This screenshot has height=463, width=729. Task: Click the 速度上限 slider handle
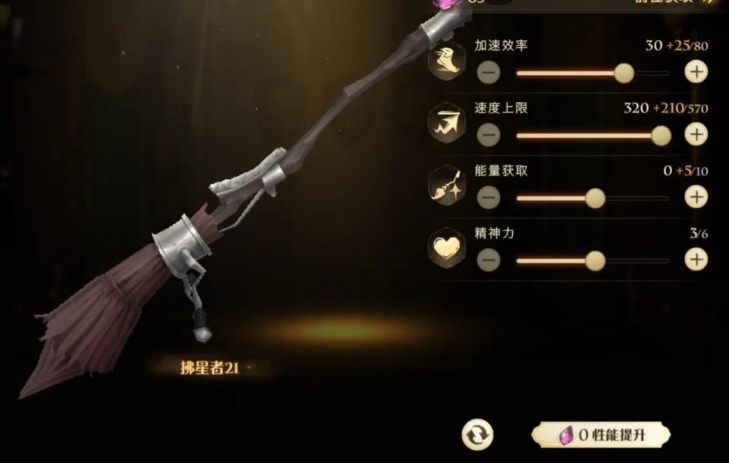(661, 135)
